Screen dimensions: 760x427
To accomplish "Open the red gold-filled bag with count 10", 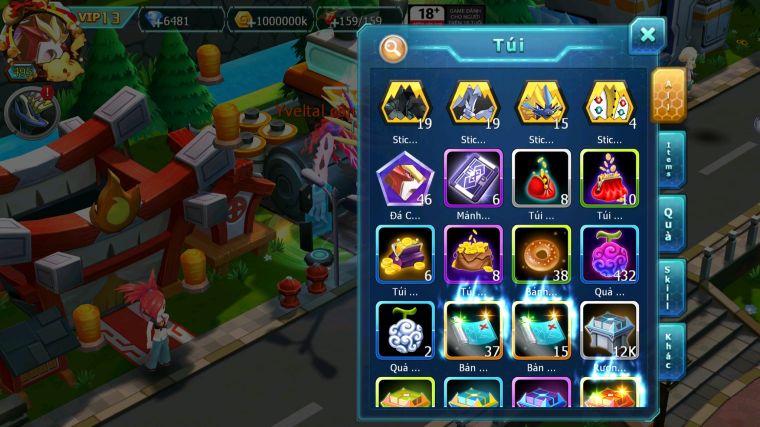I will point(609,178).
